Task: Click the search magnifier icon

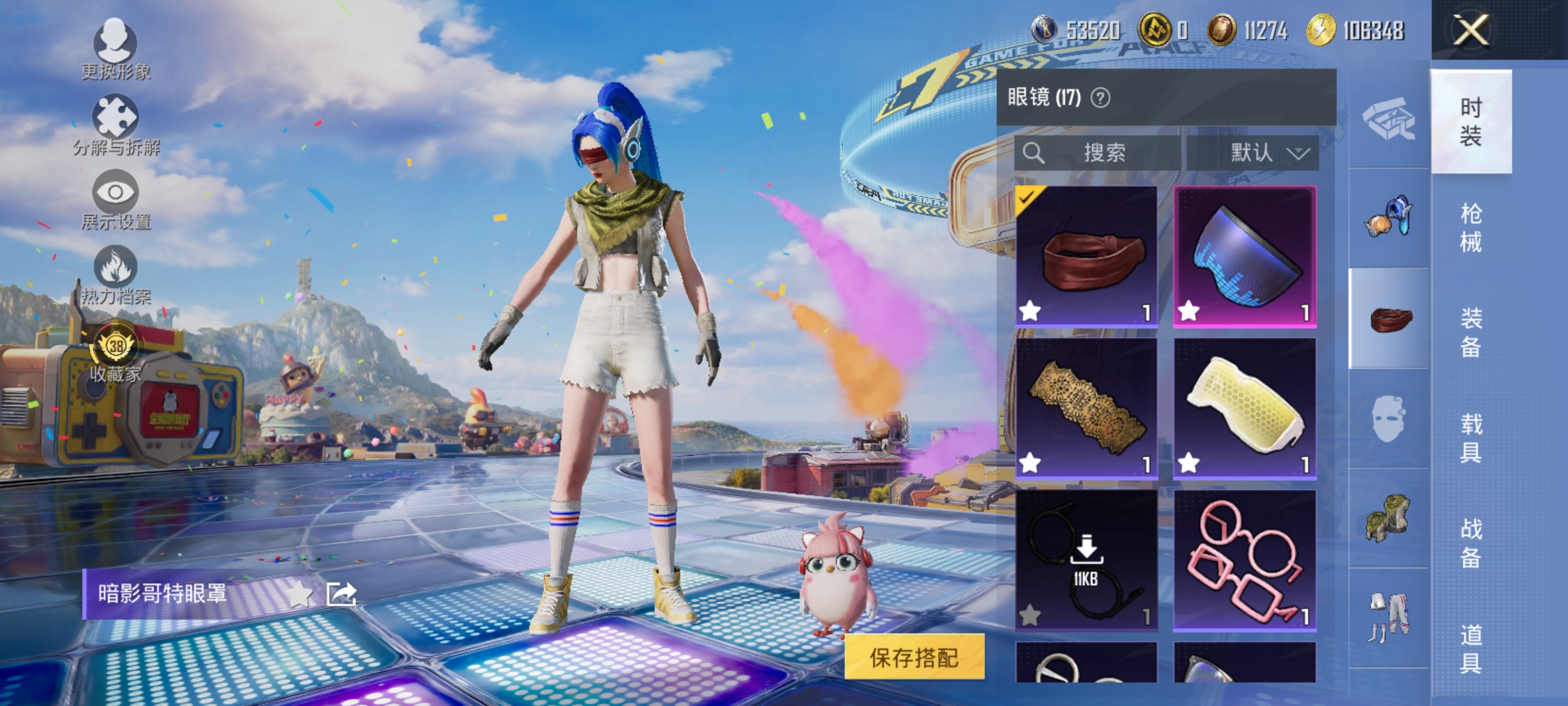Action: click(x=1034, y=152)
